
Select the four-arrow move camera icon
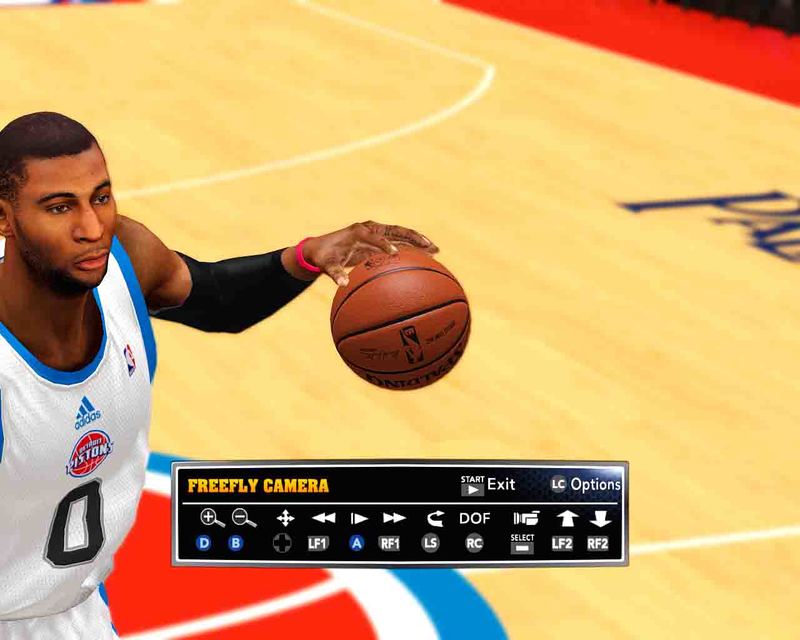285,518
